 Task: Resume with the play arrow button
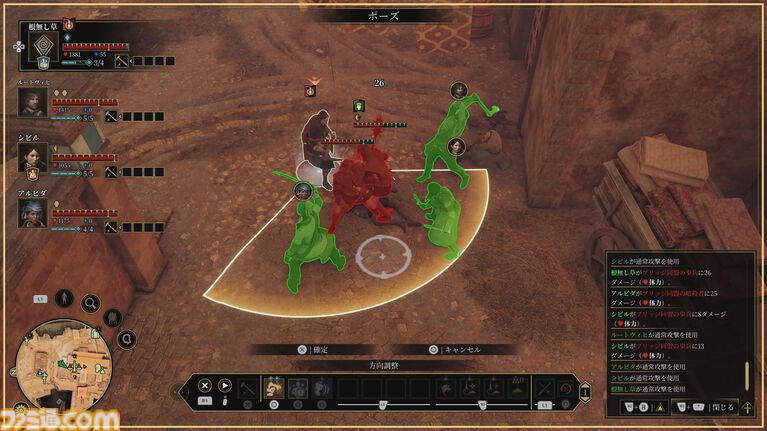point(225,385)
